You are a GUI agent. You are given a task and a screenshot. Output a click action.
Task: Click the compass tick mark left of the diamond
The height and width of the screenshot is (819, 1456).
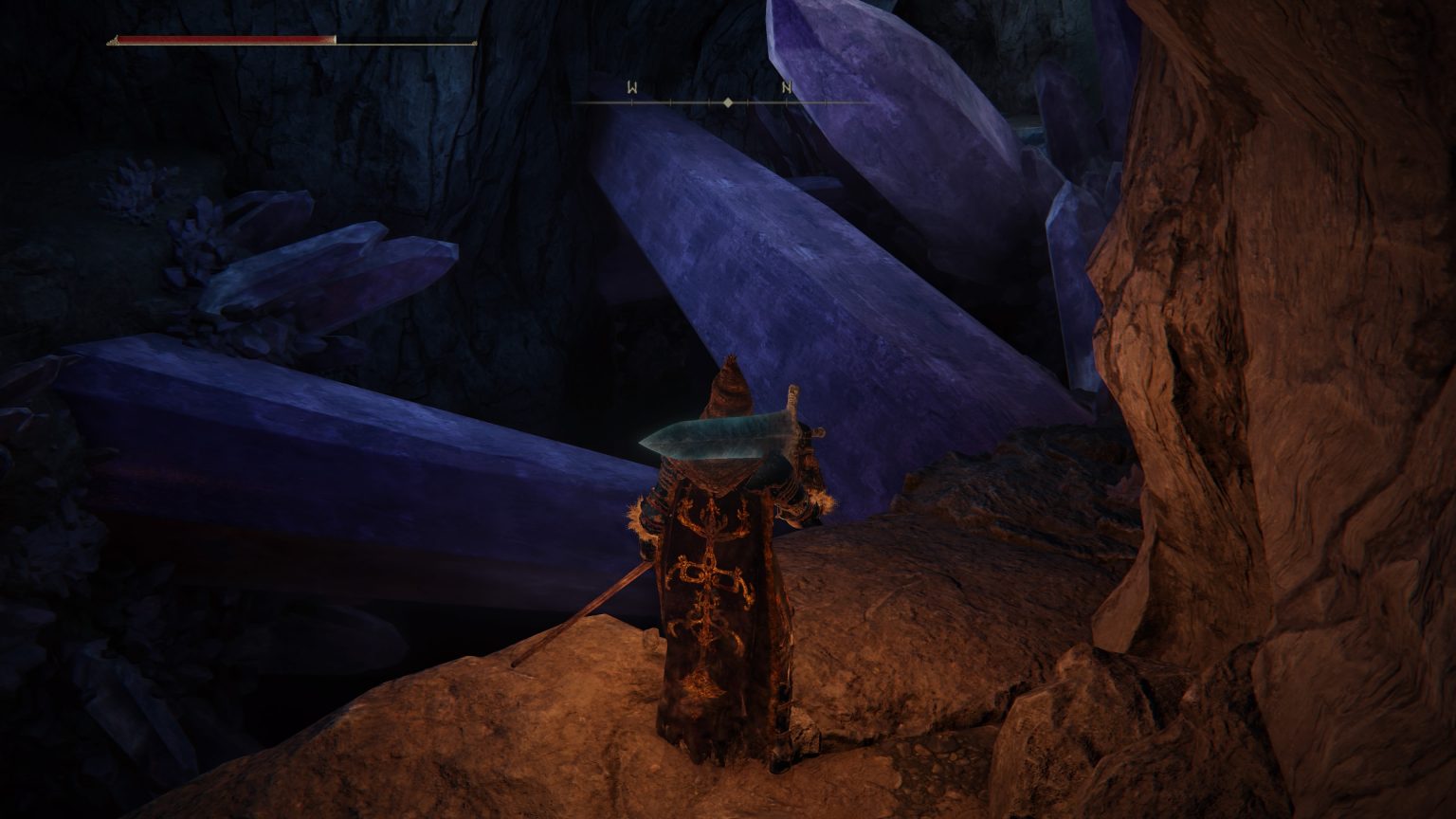pos(709,101)
